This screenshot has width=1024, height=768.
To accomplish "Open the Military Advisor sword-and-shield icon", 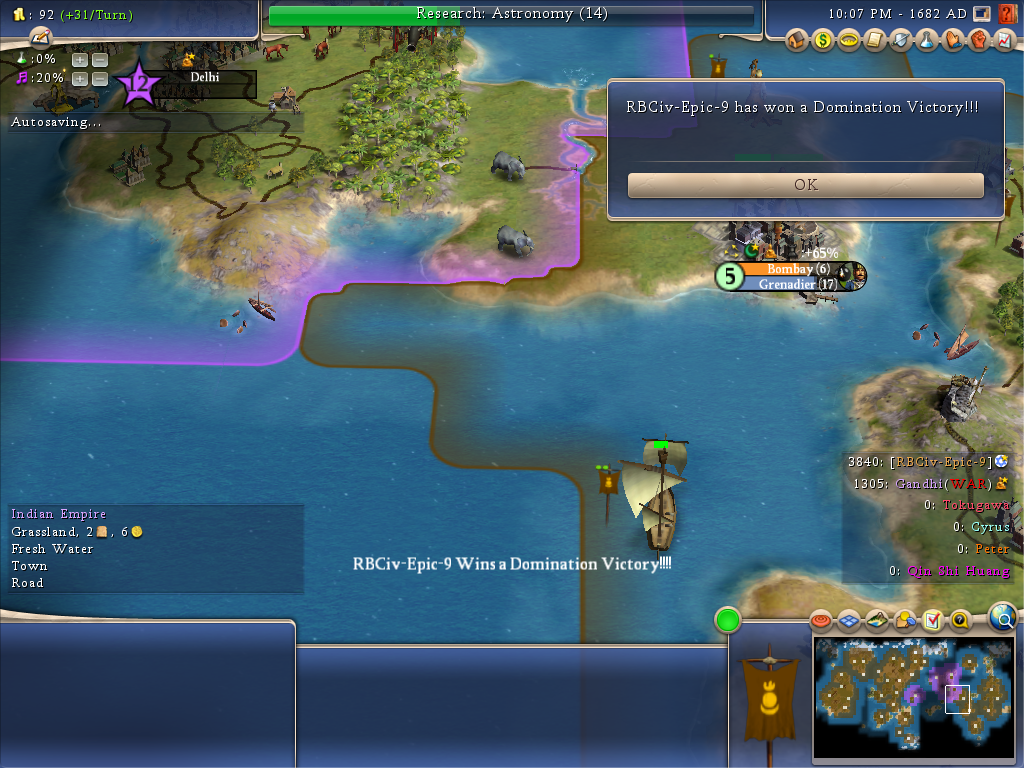I will pyautogui.click(x=901, y=41).
